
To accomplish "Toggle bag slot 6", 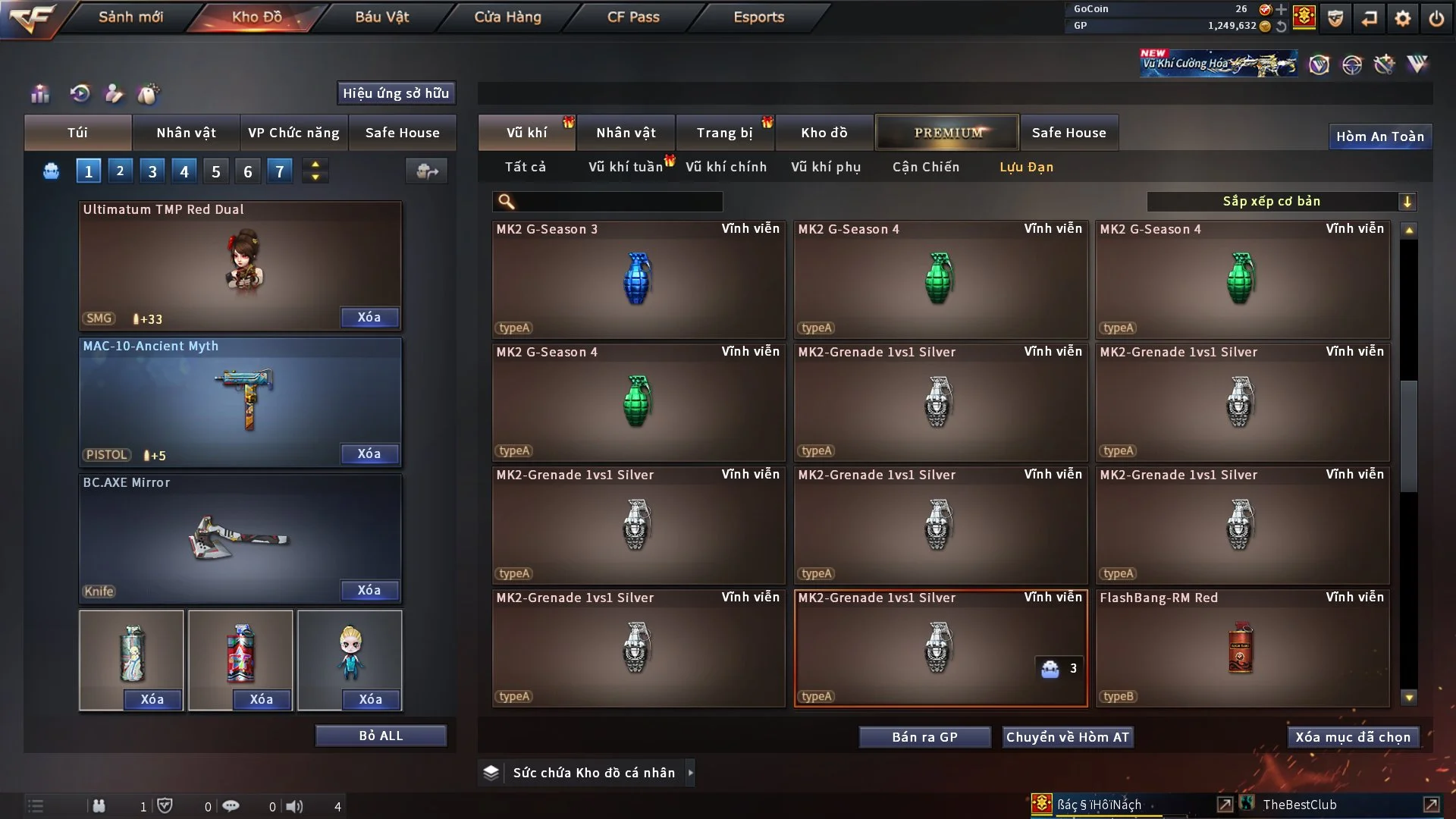I will click(247, 171).
